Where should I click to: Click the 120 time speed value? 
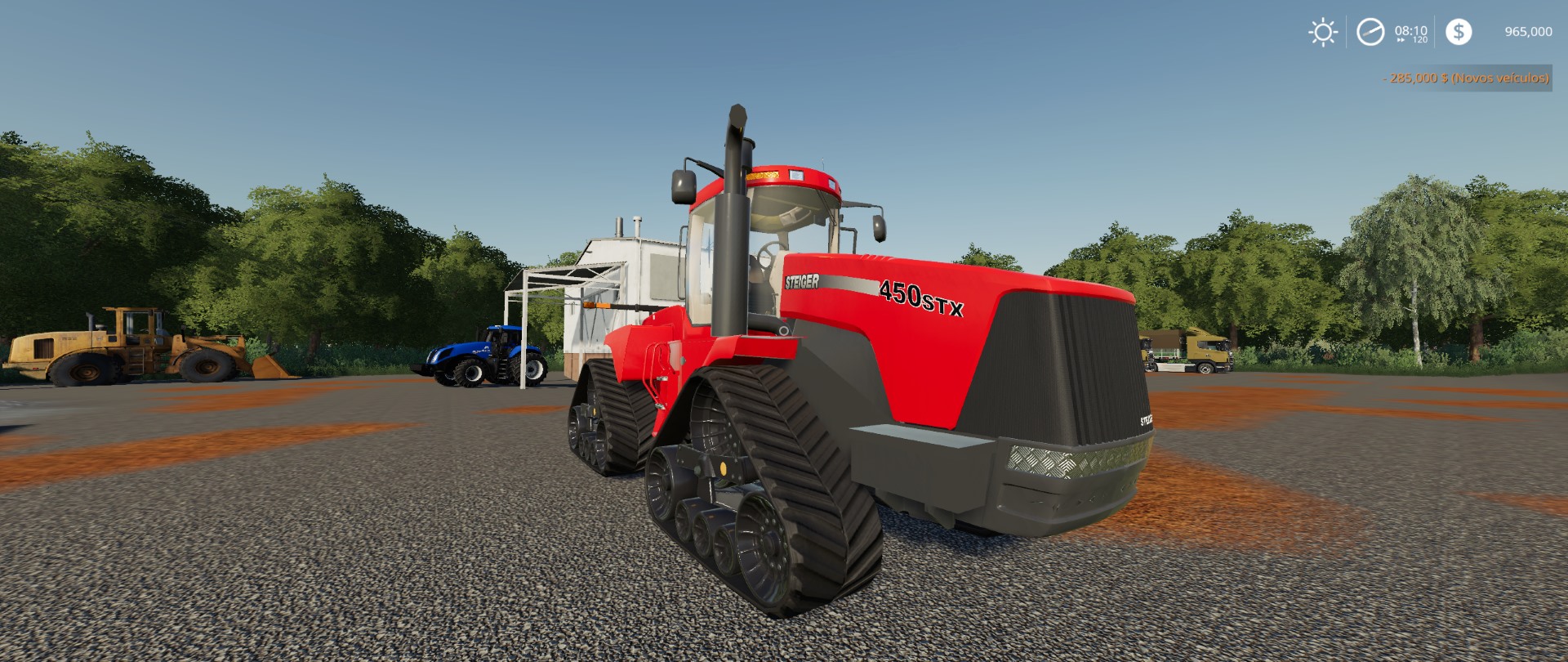click(x=1423, y=40)
